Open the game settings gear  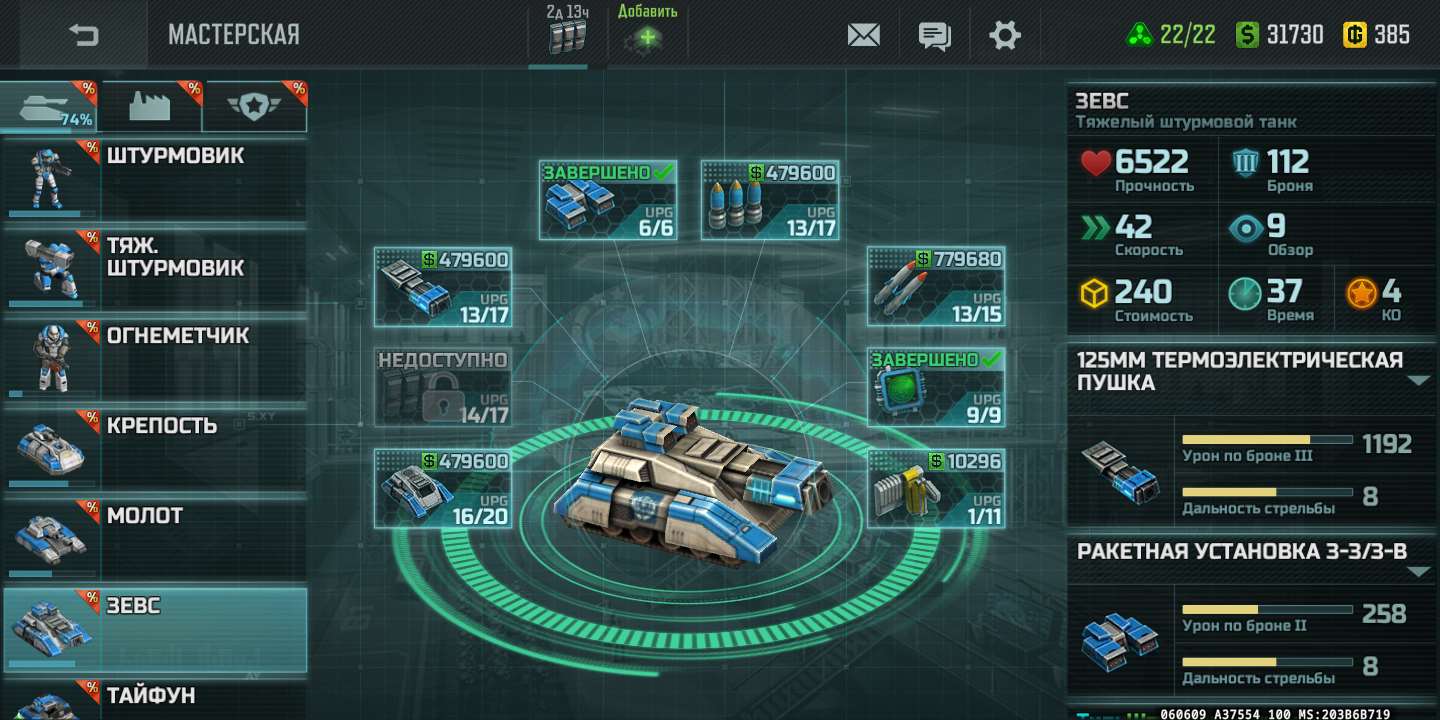tap(1005, 34)
